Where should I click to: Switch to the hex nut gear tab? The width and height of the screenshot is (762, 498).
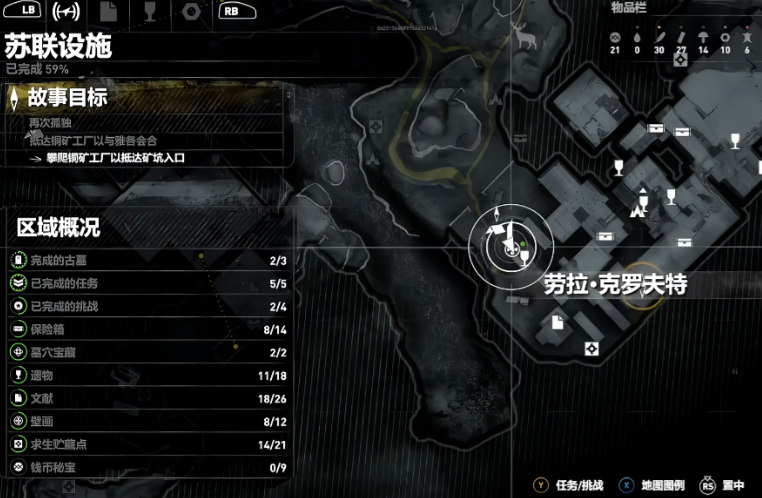(190, 11)
